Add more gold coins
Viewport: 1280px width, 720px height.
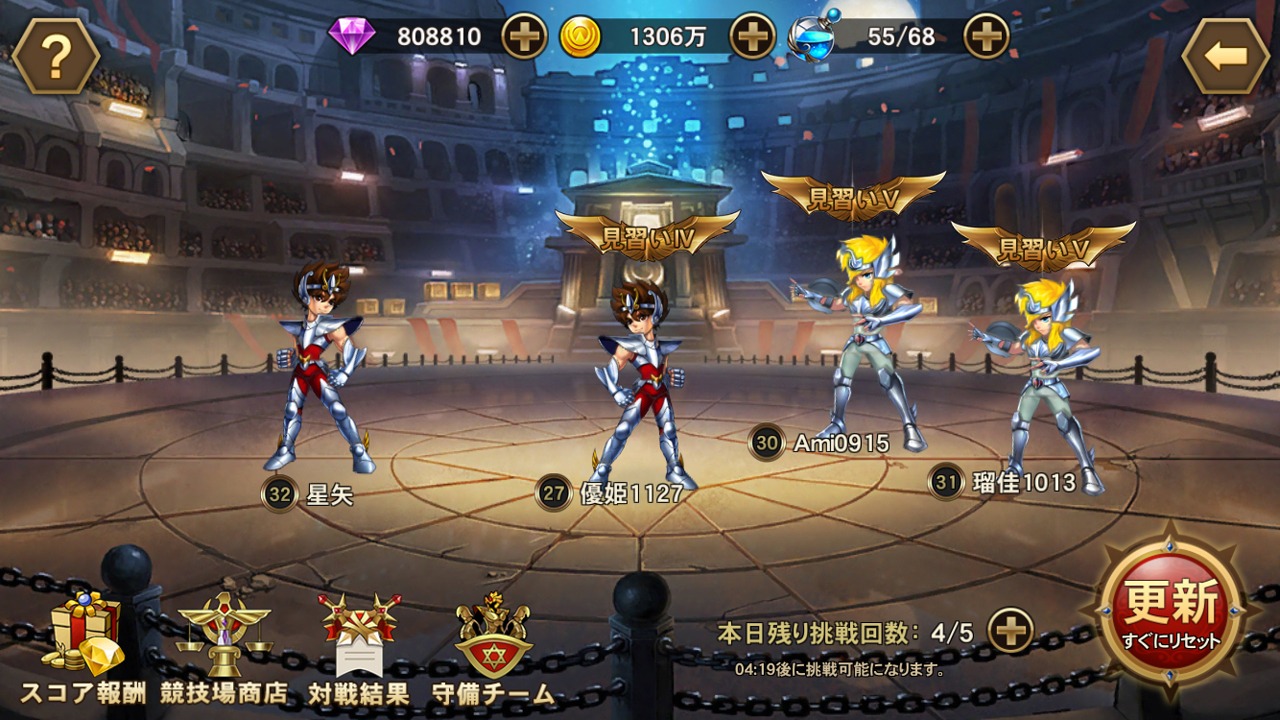752,38
